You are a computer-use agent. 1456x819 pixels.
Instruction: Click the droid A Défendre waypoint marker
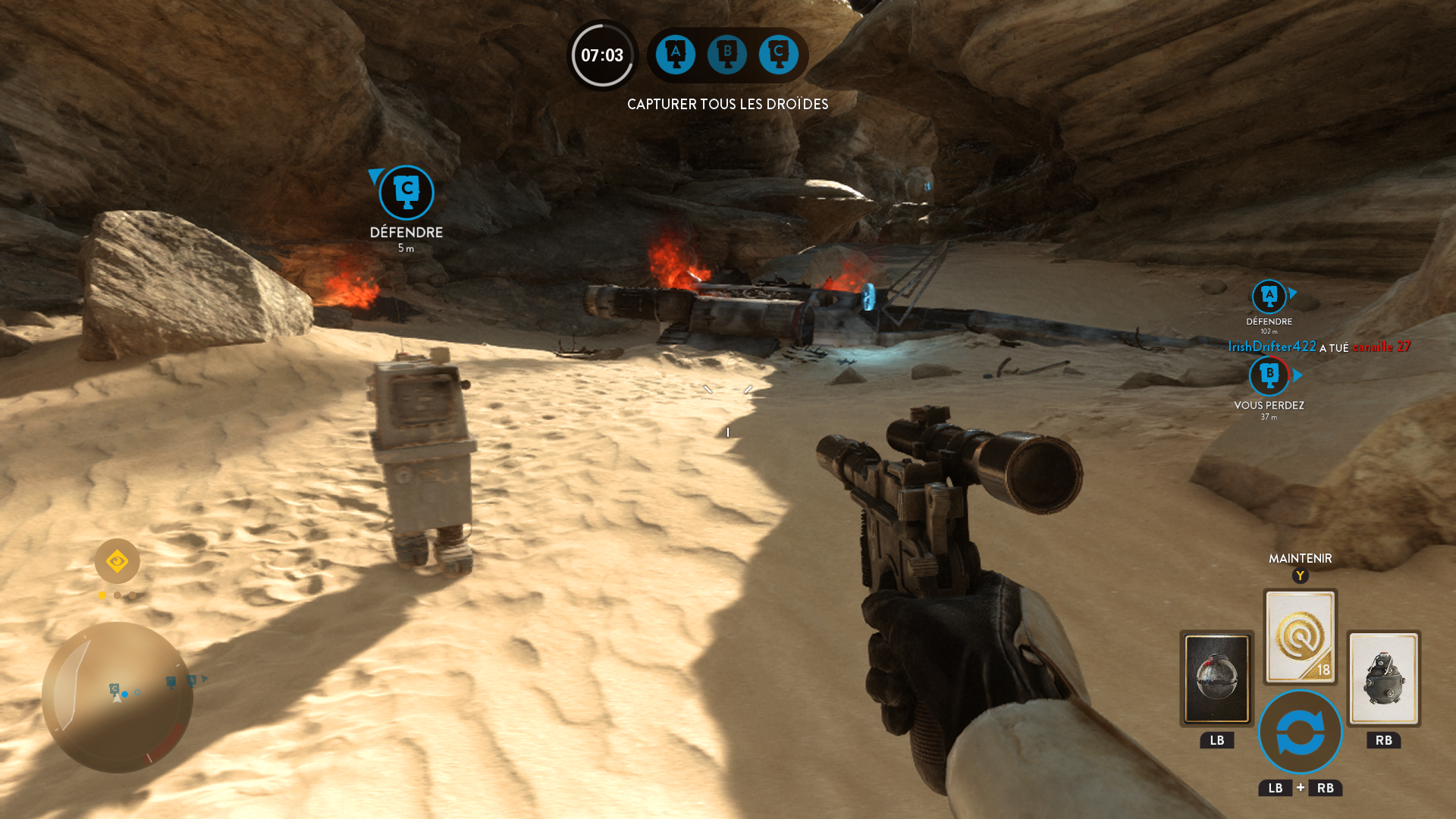pyautogui.click(x=1269, y=297)
